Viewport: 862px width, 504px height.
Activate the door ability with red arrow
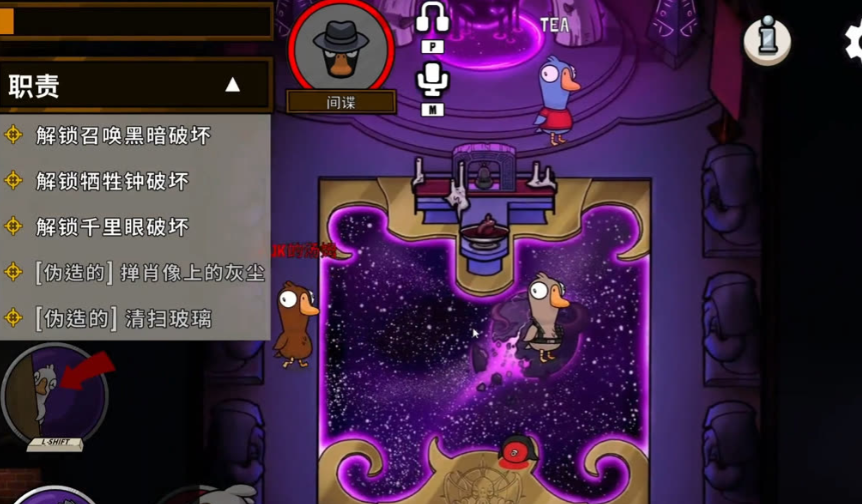[55, 393]
